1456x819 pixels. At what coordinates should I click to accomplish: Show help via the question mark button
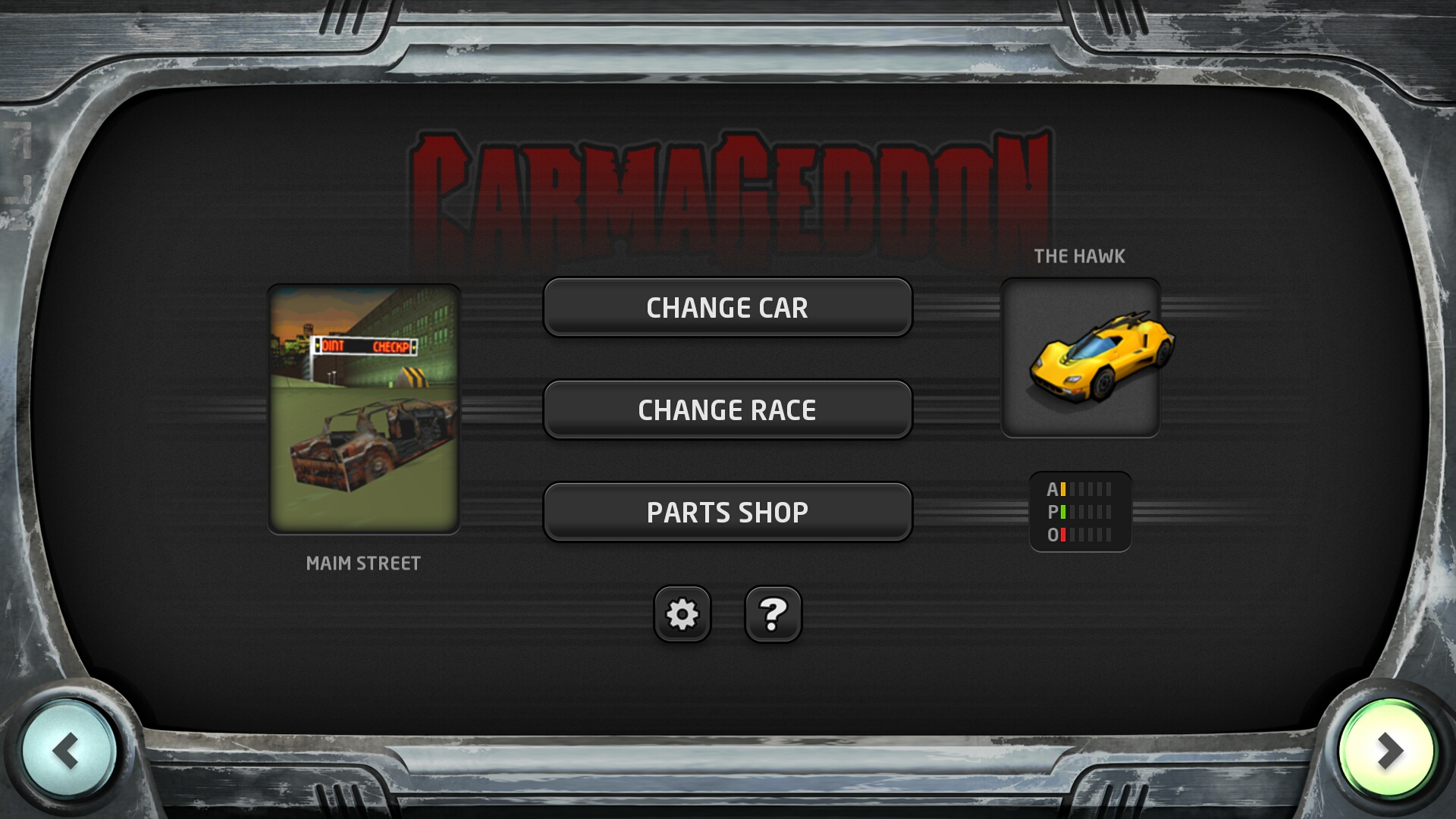pyautogui.click(x=773, y=614)
